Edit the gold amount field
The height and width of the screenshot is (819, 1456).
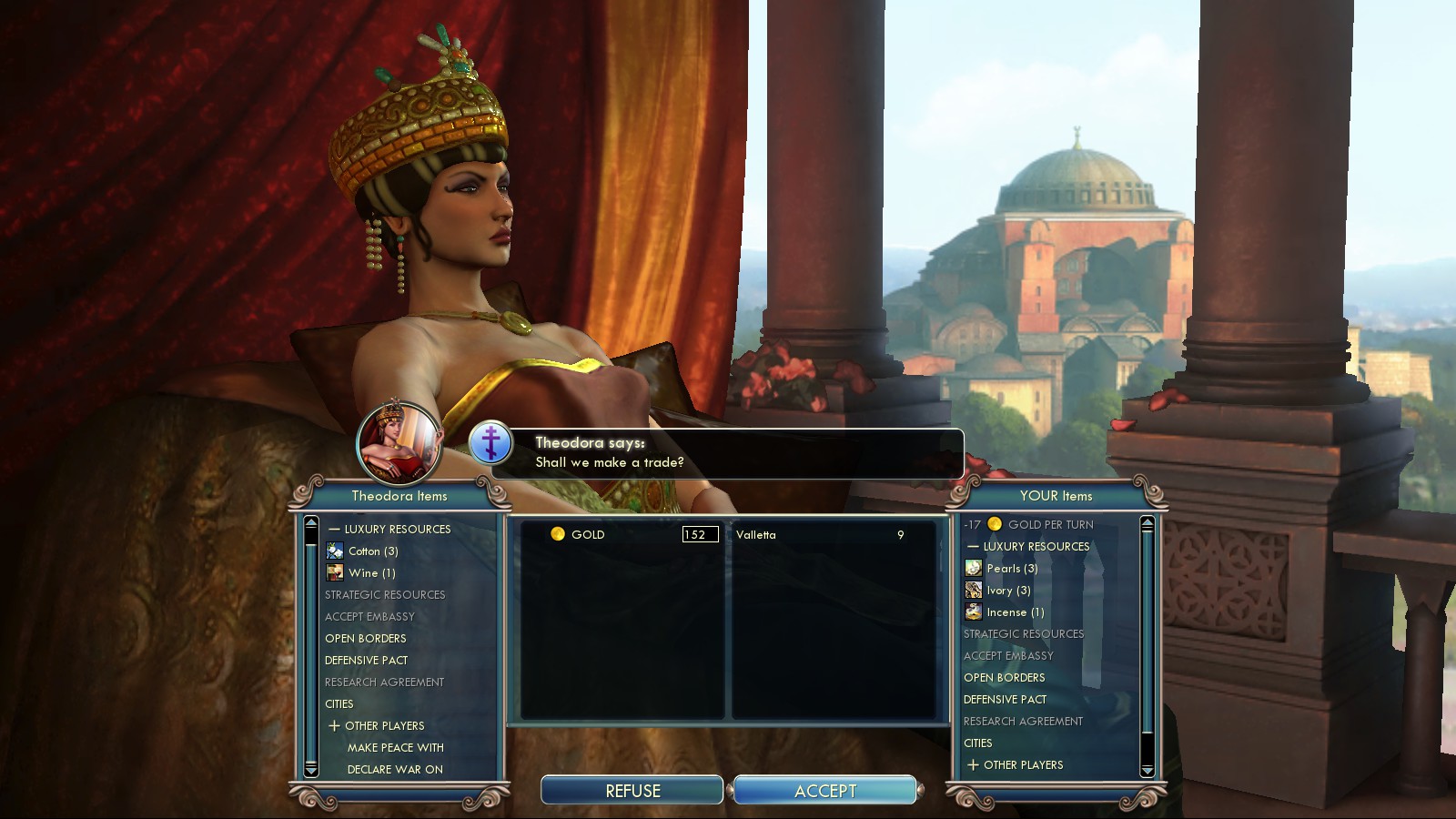pyautogui.click(x=700, y=535)
